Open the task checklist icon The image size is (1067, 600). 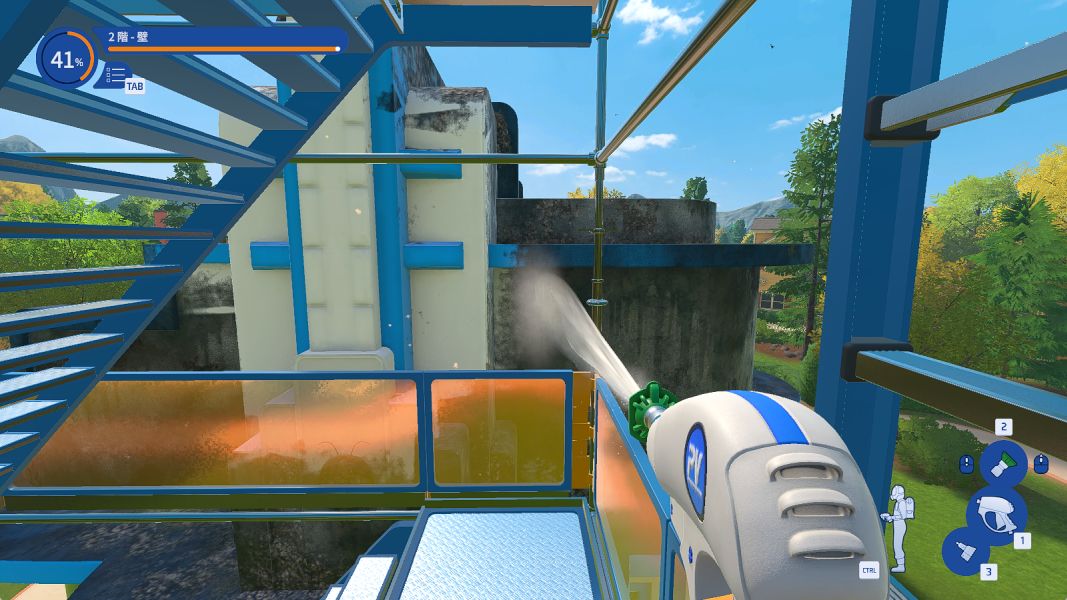point(116,75)
